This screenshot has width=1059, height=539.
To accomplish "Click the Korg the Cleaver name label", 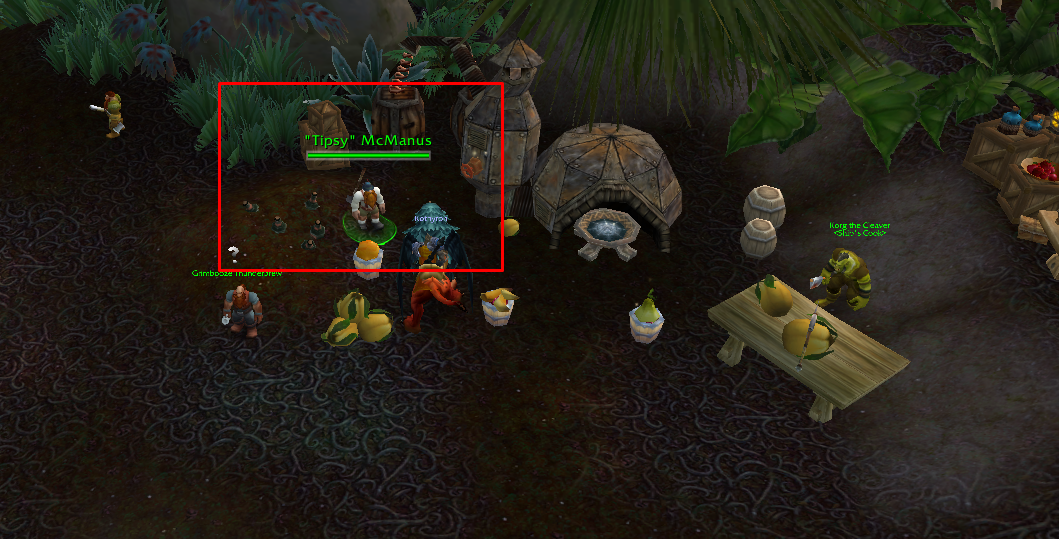I will 859,226.
